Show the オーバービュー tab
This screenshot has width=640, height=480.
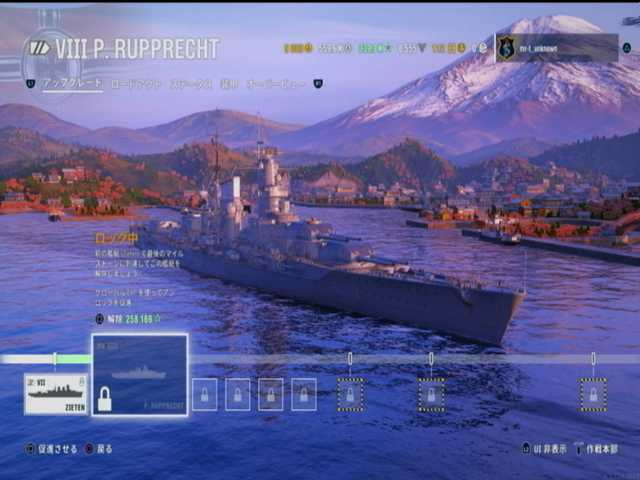pyautogui.click(x=276, y=85)
